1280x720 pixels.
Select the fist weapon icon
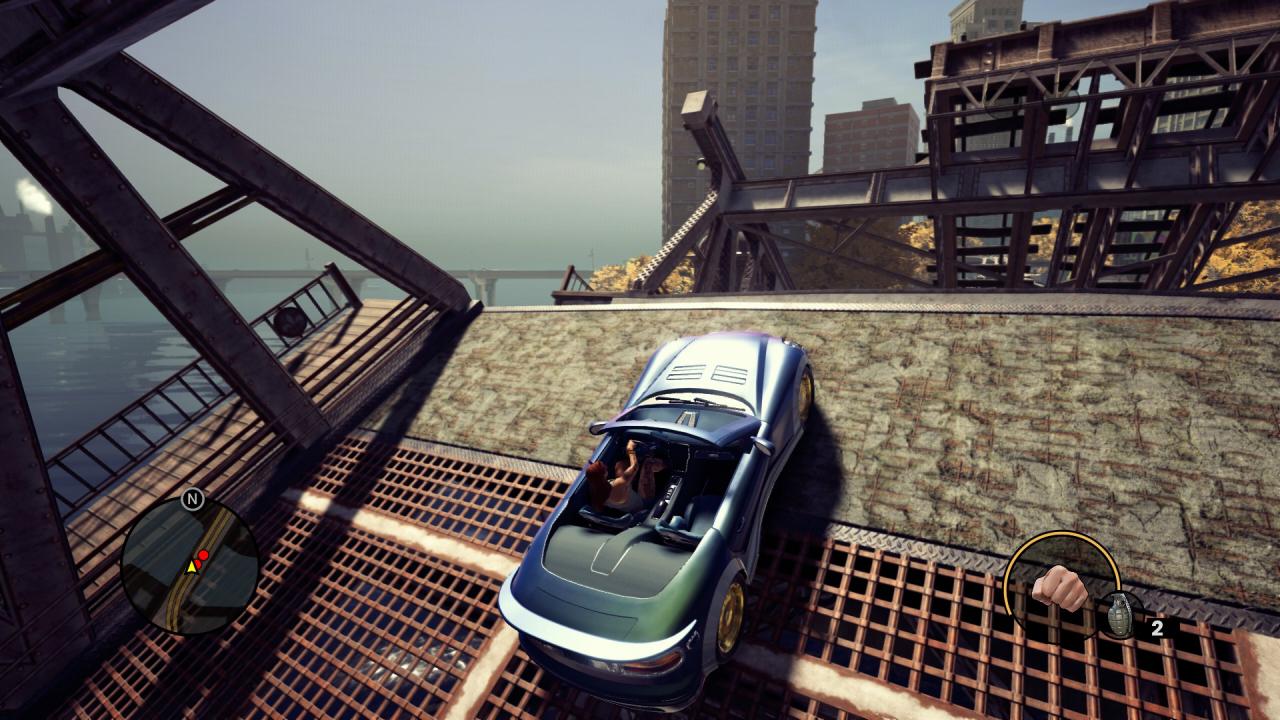tap(1060, 587)
